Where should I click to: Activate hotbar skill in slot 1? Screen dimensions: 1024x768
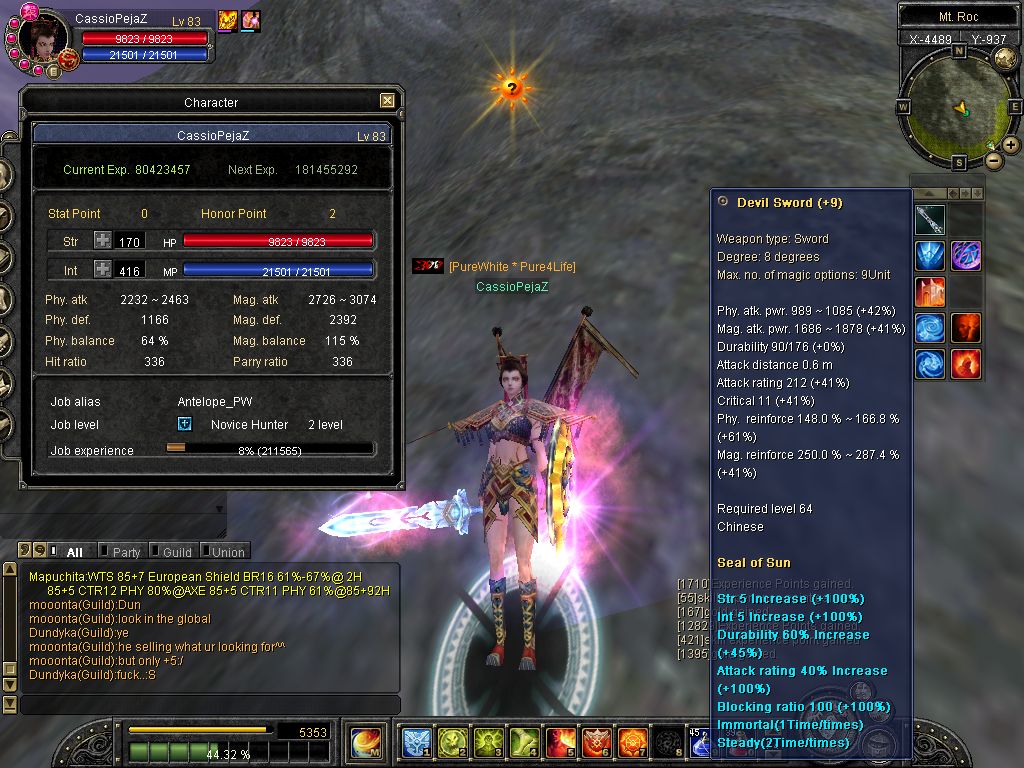click(x=416, y=743)
